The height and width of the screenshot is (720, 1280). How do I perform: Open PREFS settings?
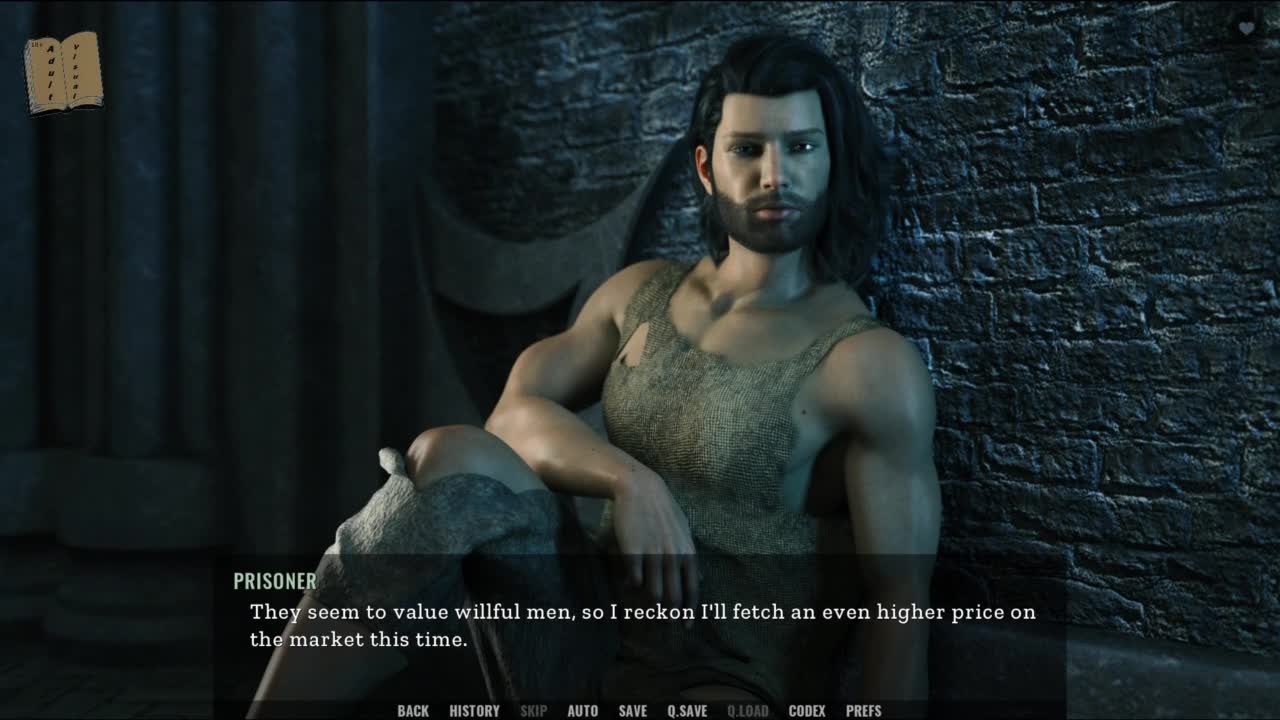[864, 711]
